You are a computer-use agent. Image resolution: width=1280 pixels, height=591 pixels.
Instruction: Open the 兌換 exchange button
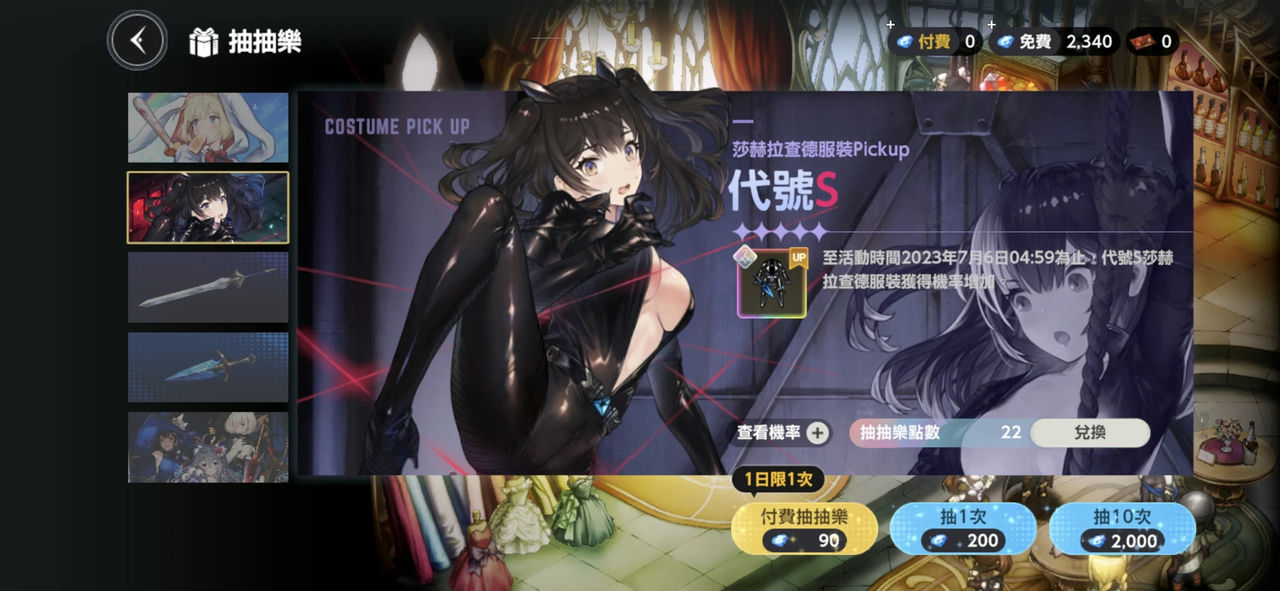point(1089,432)
